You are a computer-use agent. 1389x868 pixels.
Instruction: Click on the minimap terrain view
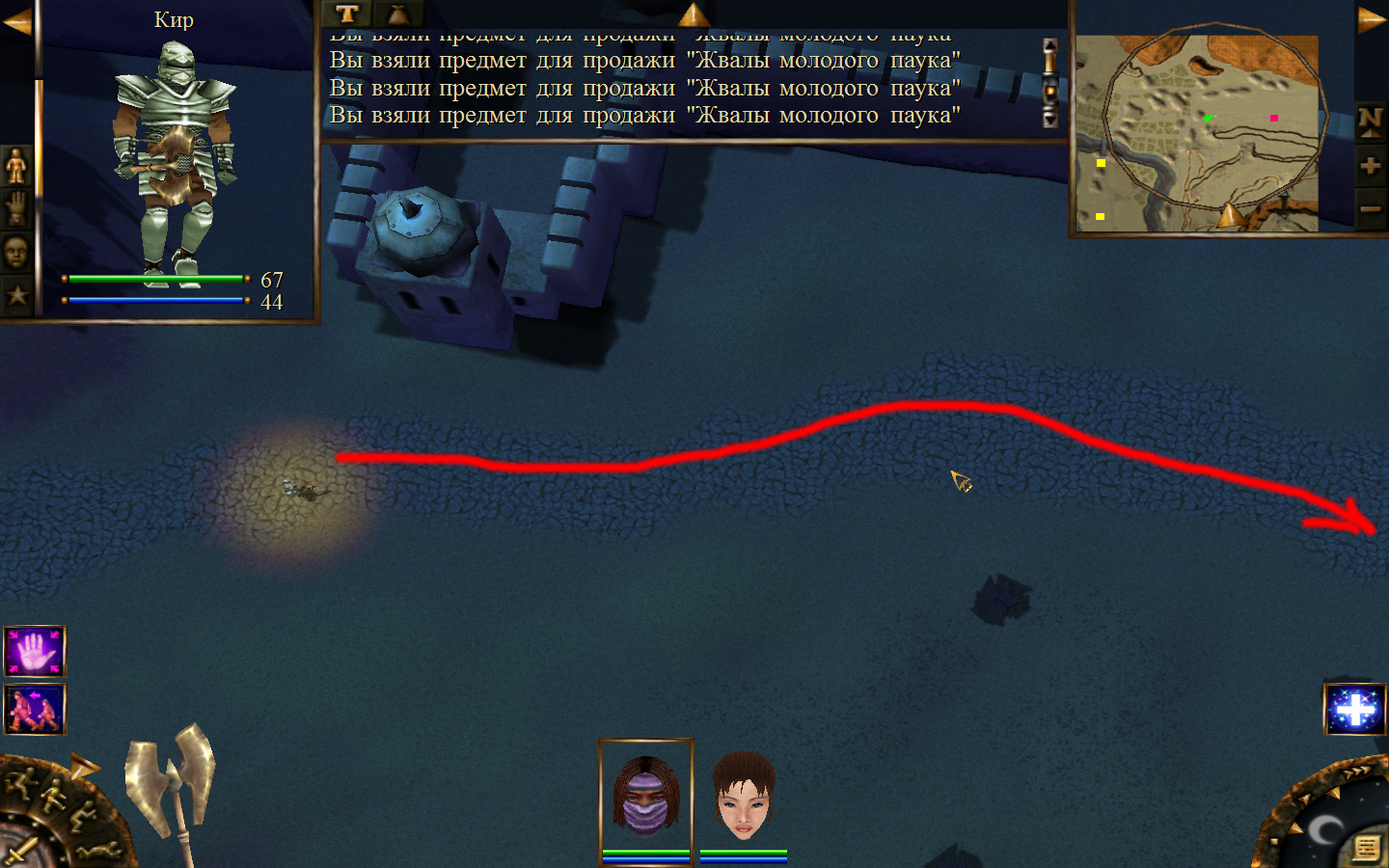(1197, 132)
